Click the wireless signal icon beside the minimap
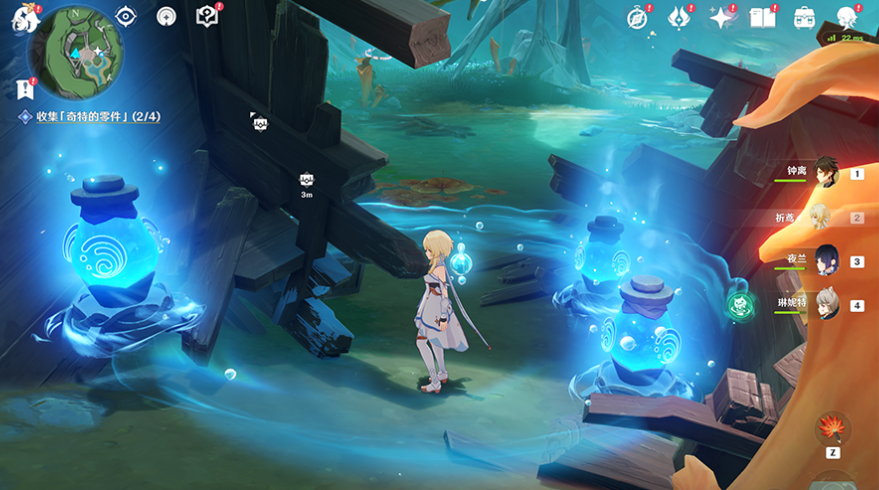The width and height of the screenshot is (879, 490). tap(166, 16)
